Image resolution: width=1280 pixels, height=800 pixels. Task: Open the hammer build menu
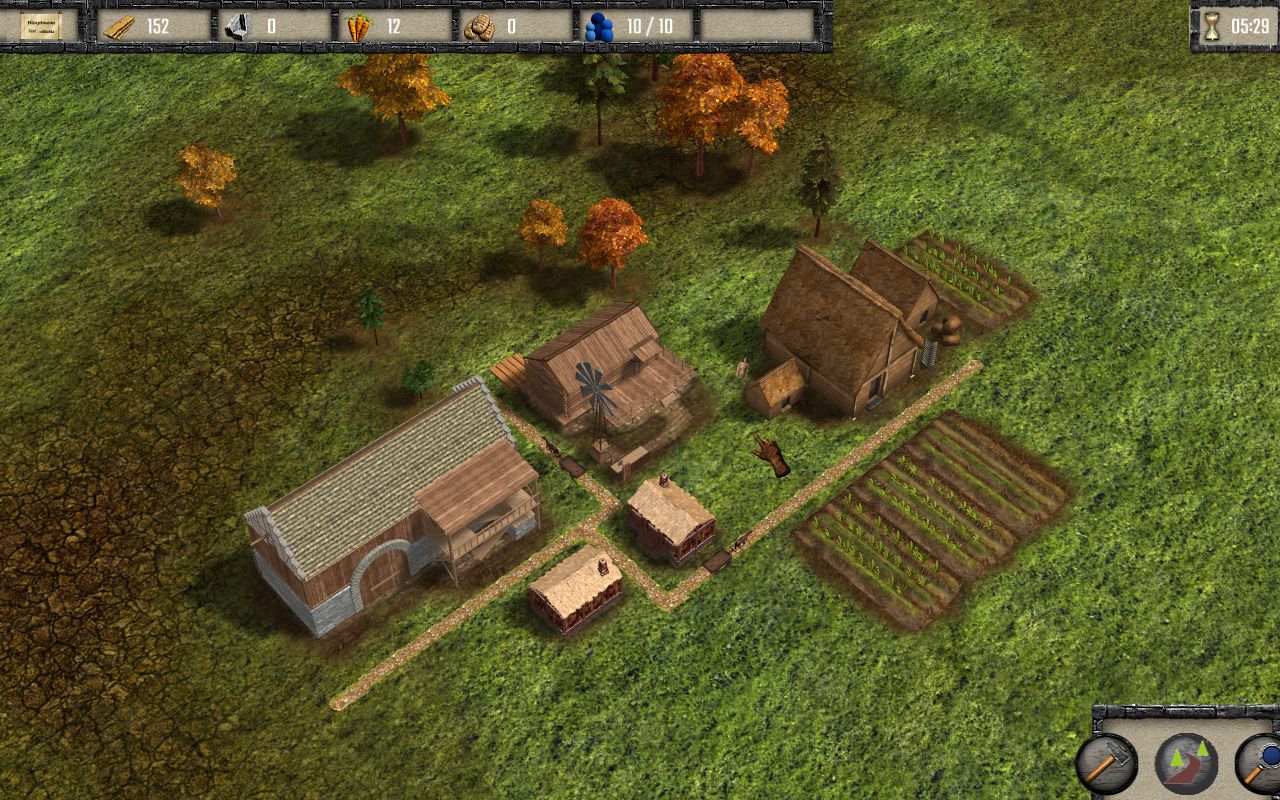[1106, 763]
